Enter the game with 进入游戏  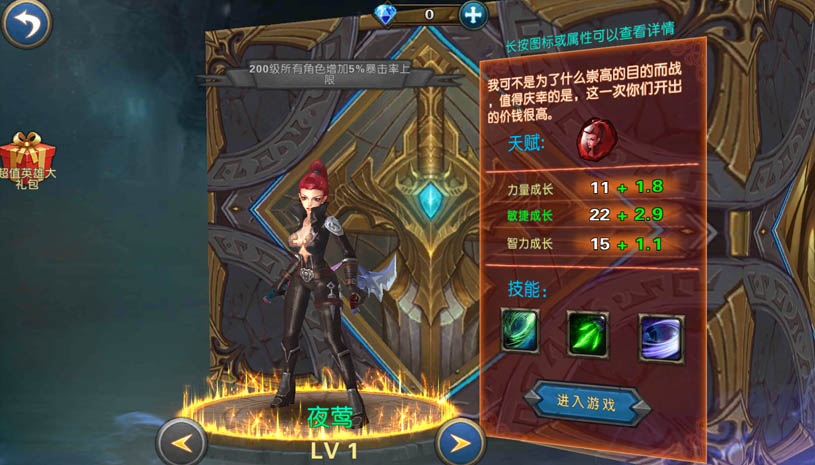click(x=586, y=402)
